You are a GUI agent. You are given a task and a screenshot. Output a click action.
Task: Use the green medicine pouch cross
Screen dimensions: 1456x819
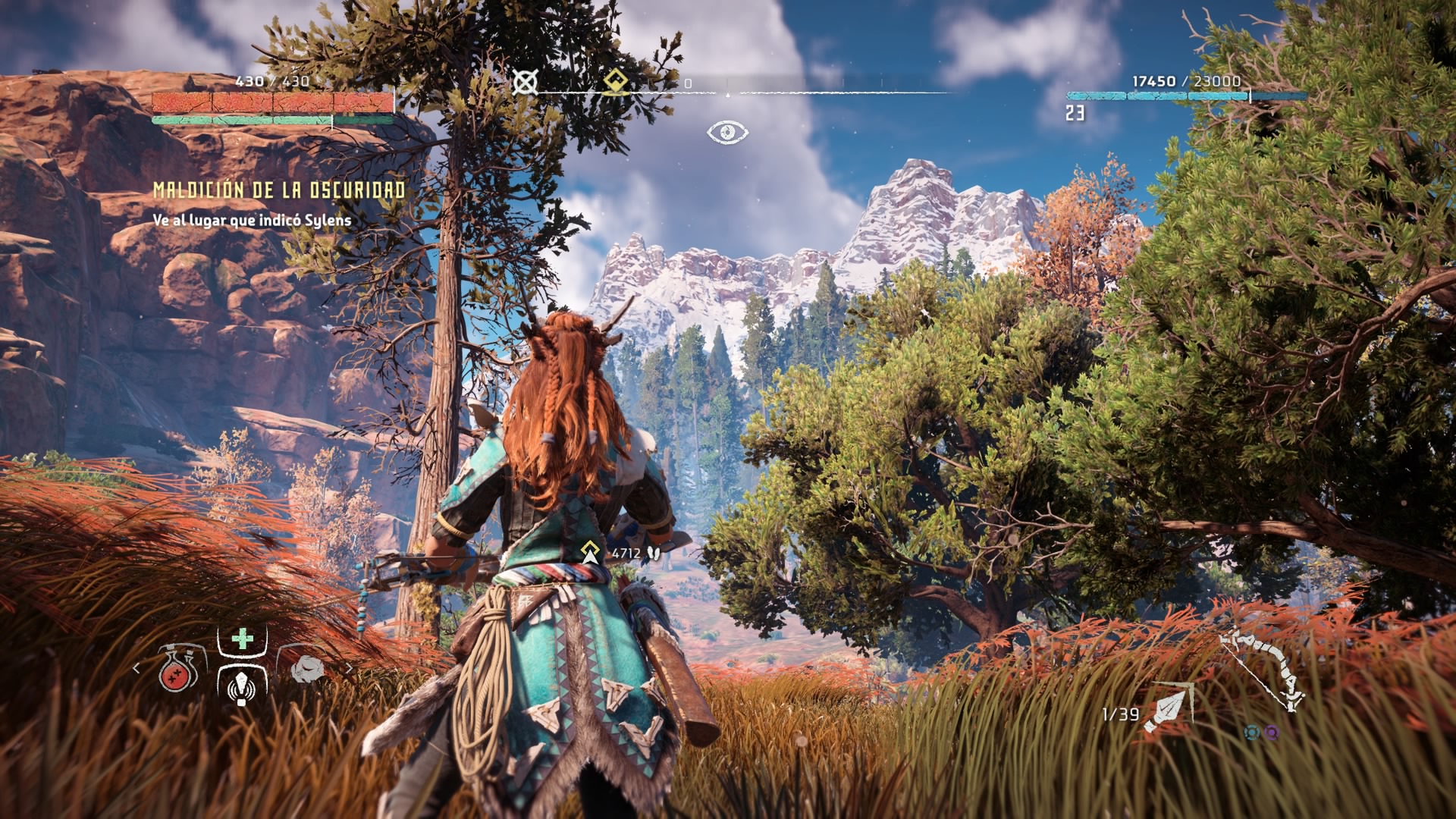click(x=242, y=639)
